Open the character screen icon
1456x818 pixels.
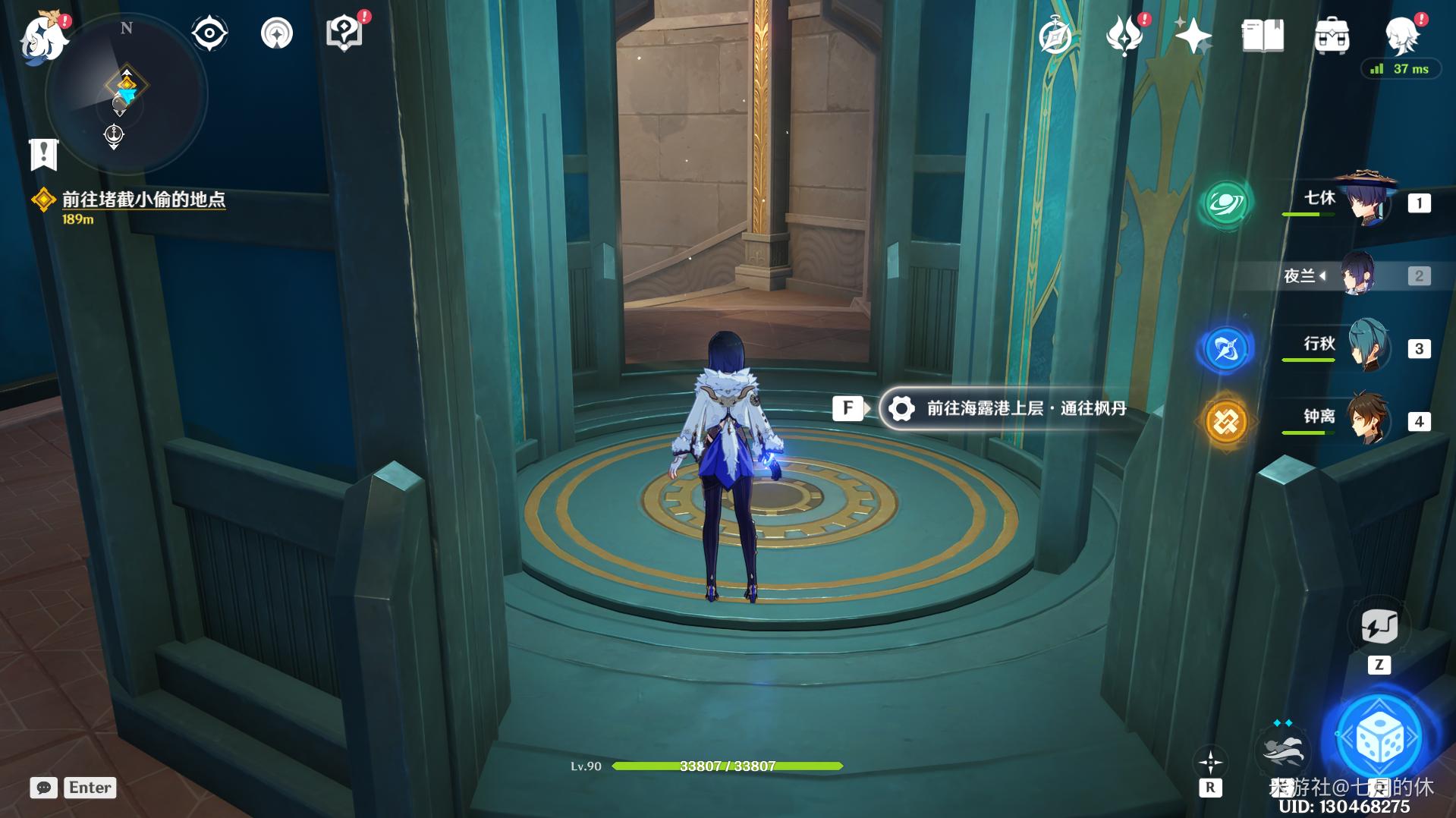(x=1402, y=34)
